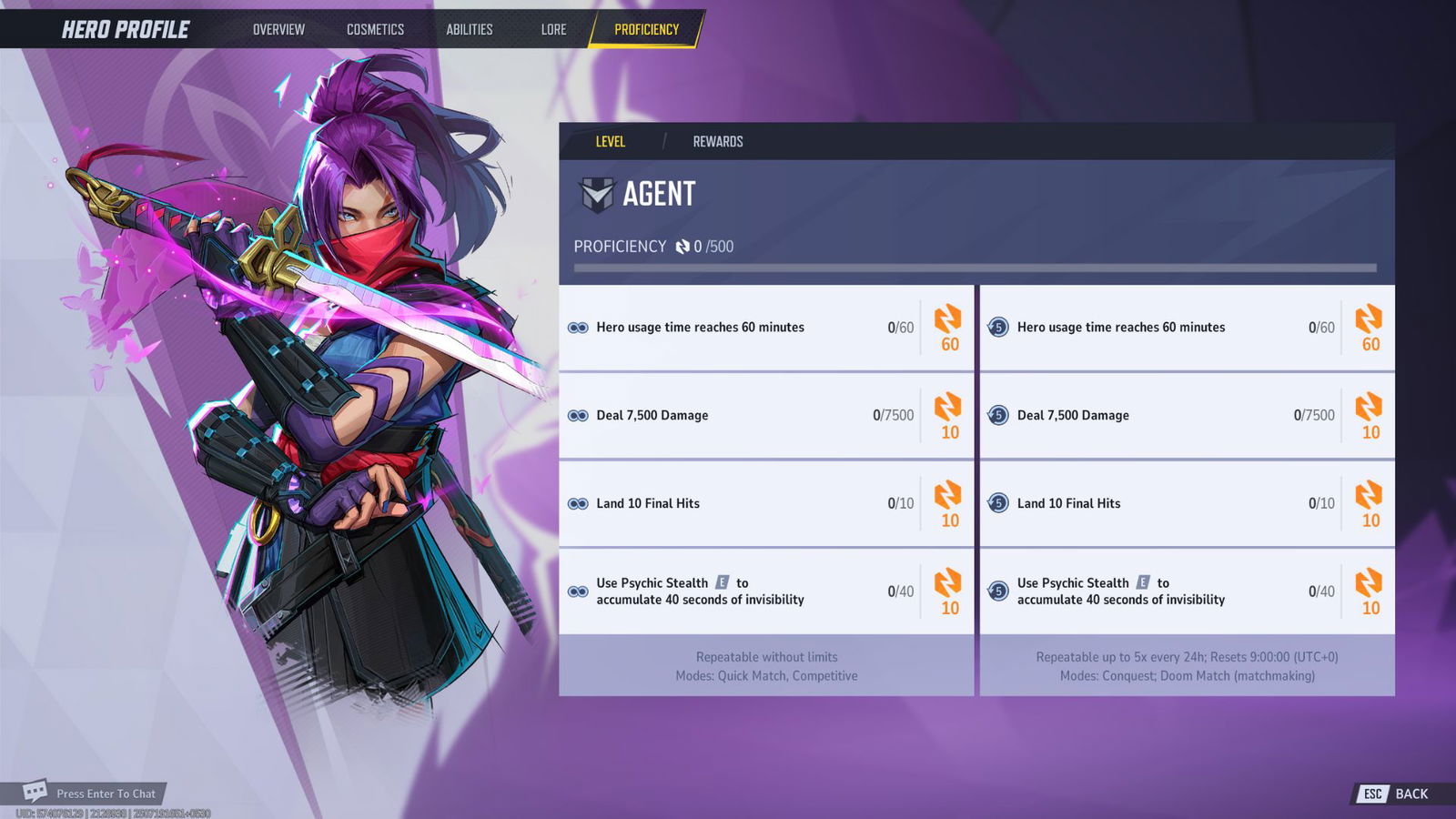Switch to the Rewards tab
The height and width of the screenshot is (819, 1456).
[x=718, y=141]
